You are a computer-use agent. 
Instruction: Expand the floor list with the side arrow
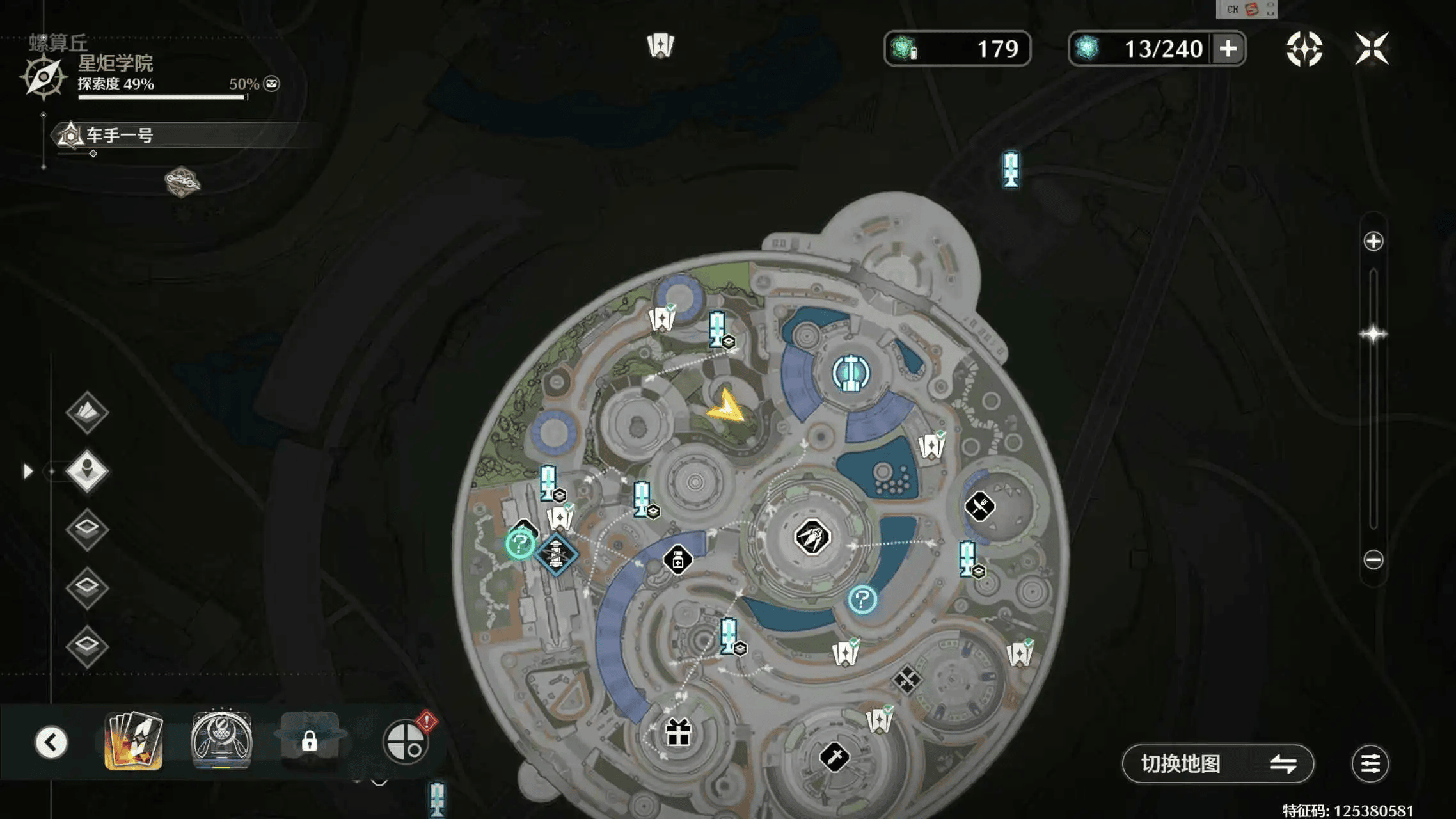[x=28, y=472]
